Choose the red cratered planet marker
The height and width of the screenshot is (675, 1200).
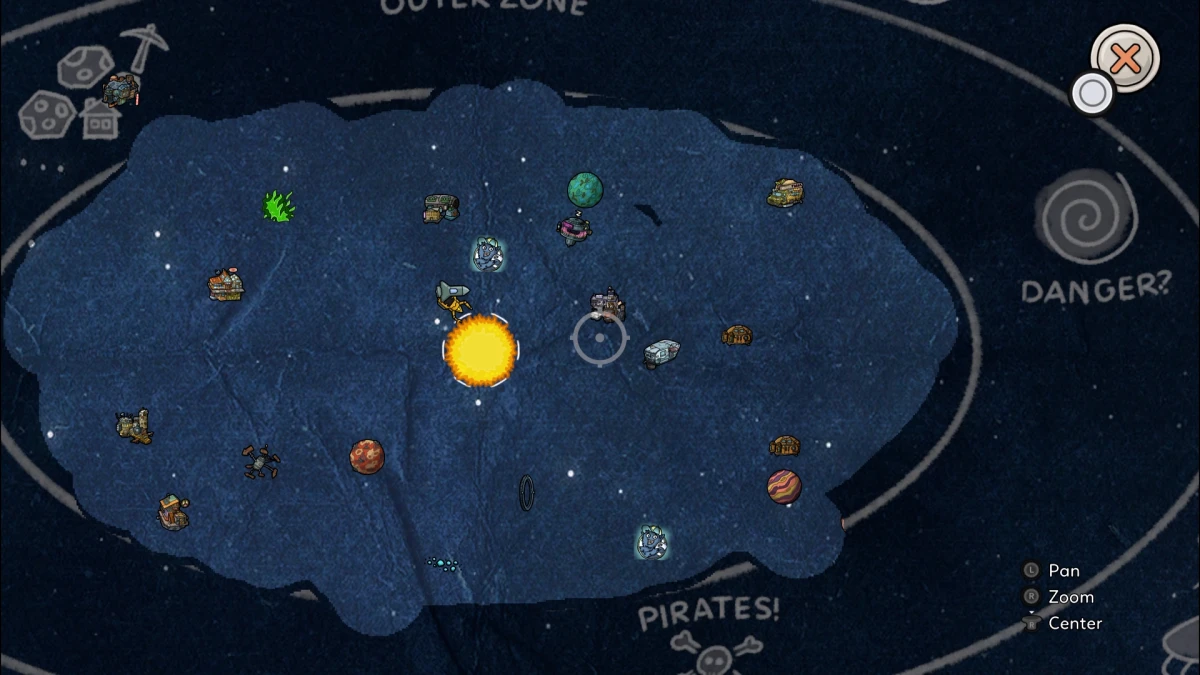[x=367, y=456]
